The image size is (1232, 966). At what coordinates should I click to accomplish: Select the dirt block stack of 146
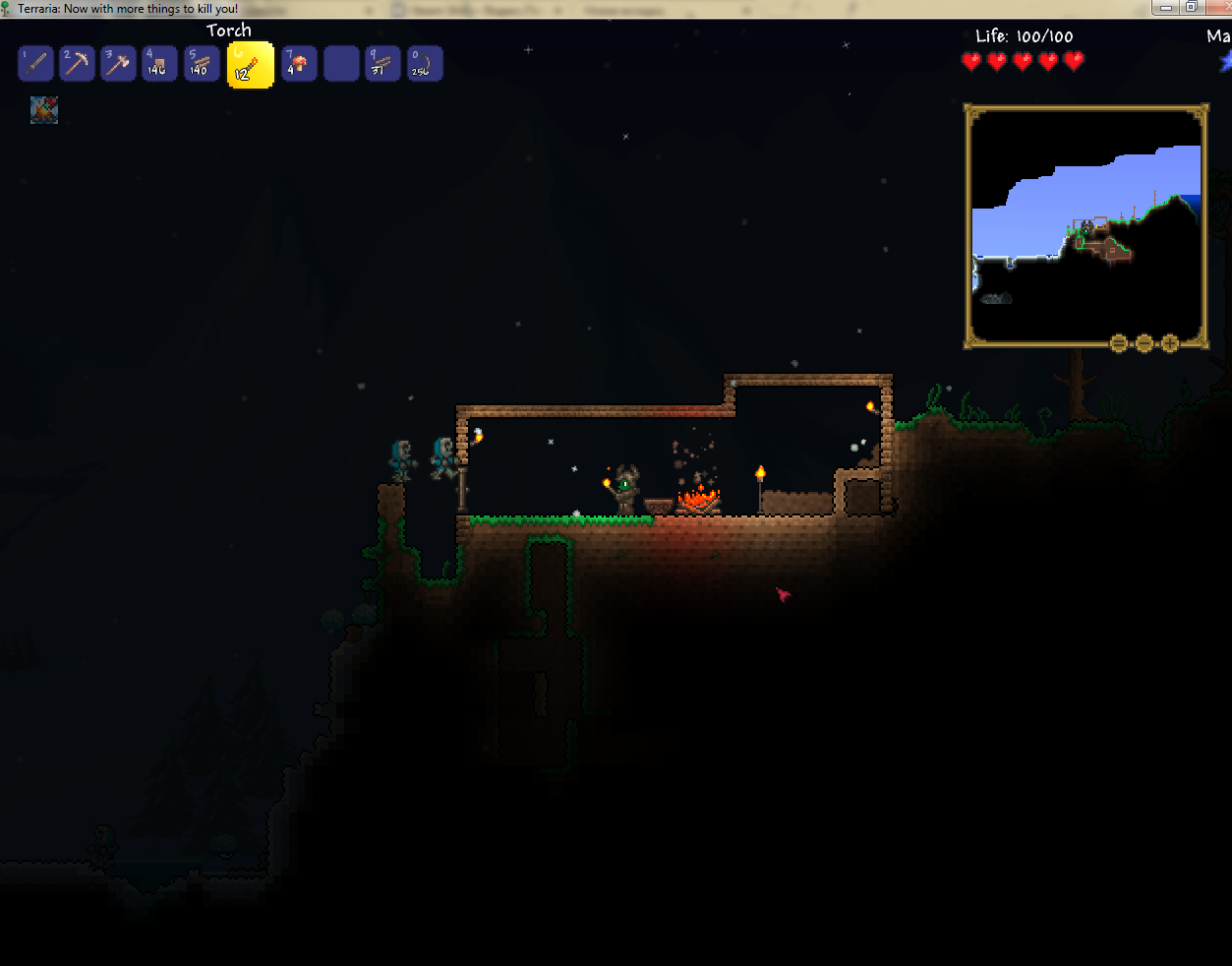[159, 65]
